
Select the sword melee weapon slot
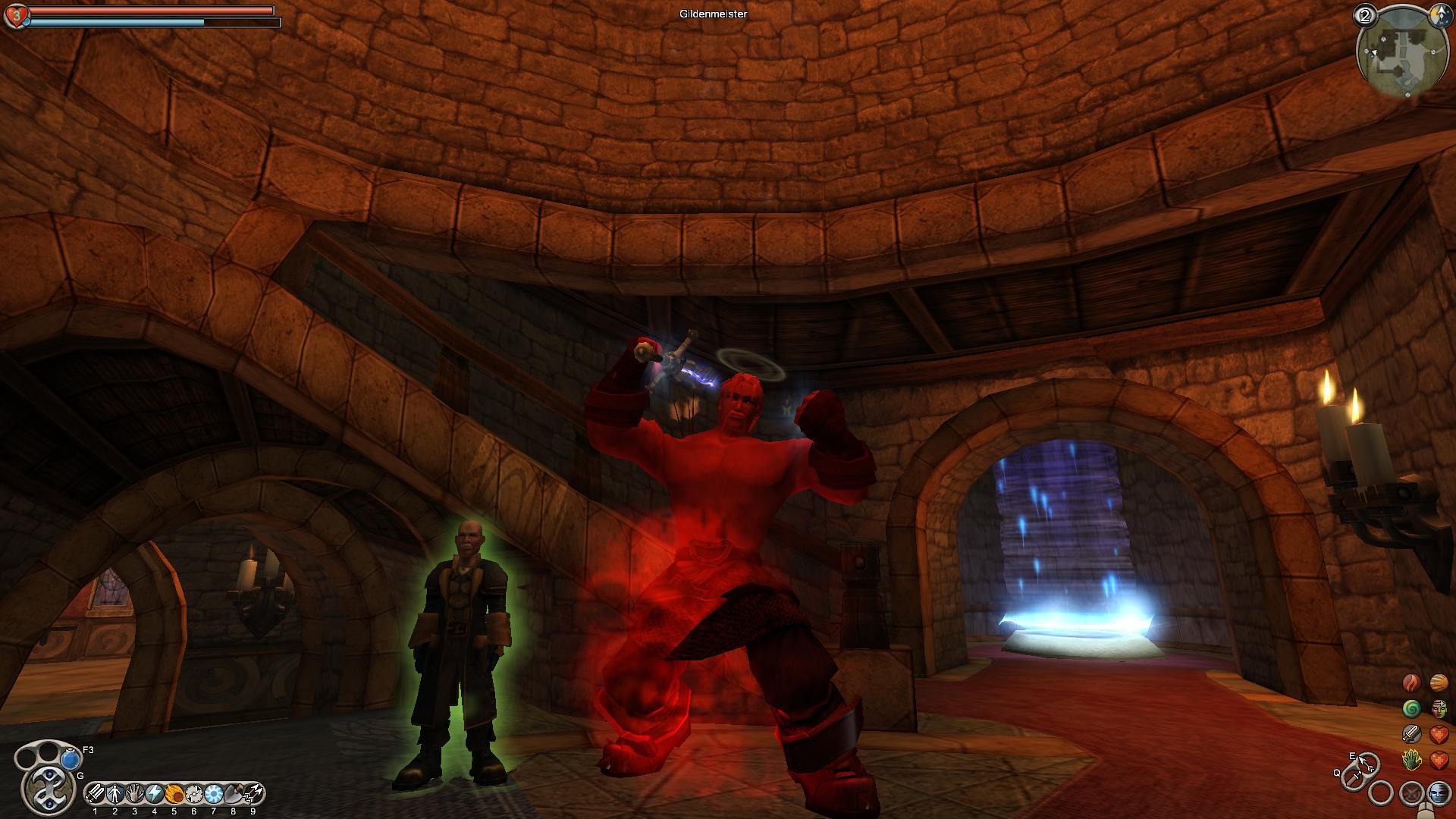[1351, 777]
